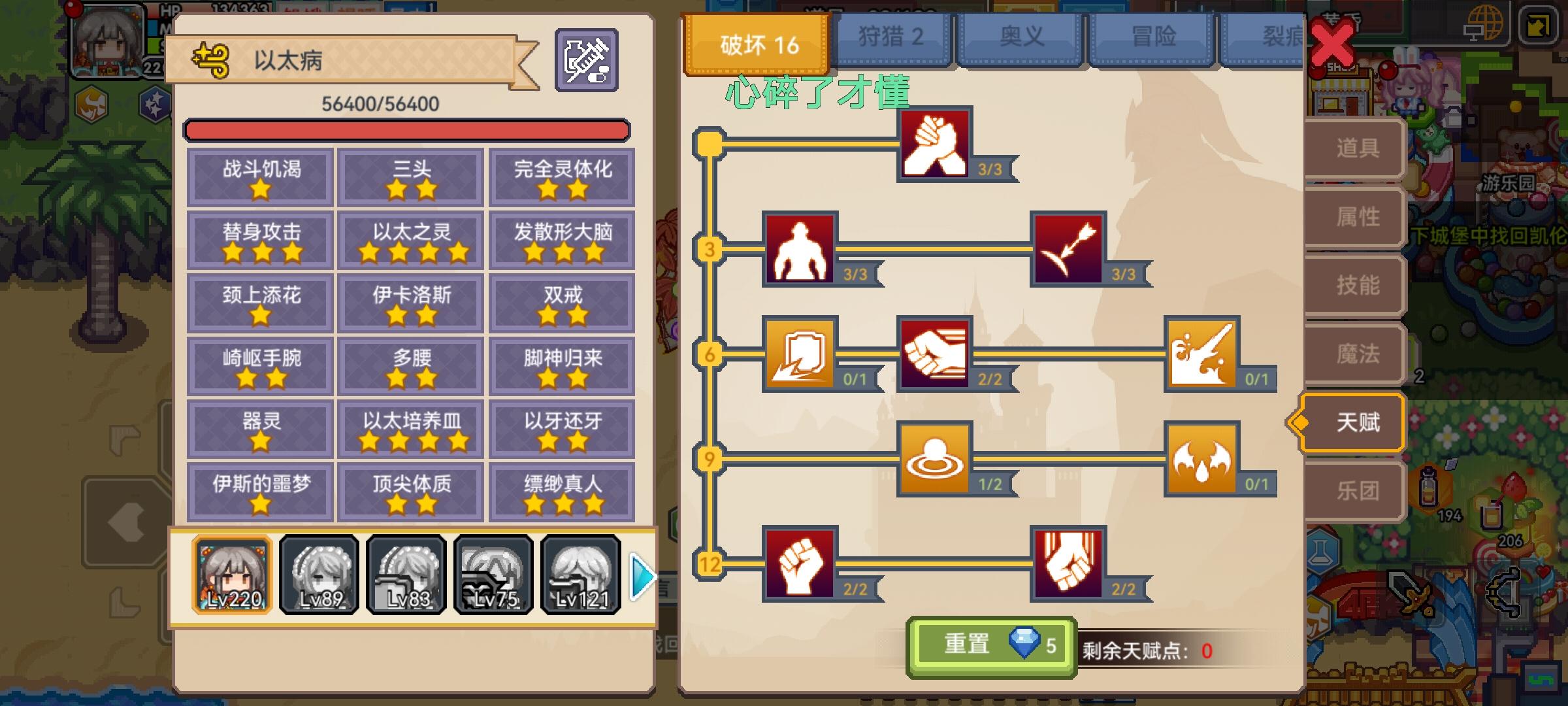
Task: Toggle the 伊卡洛斯 buff entry
Action: click(410, 302)
